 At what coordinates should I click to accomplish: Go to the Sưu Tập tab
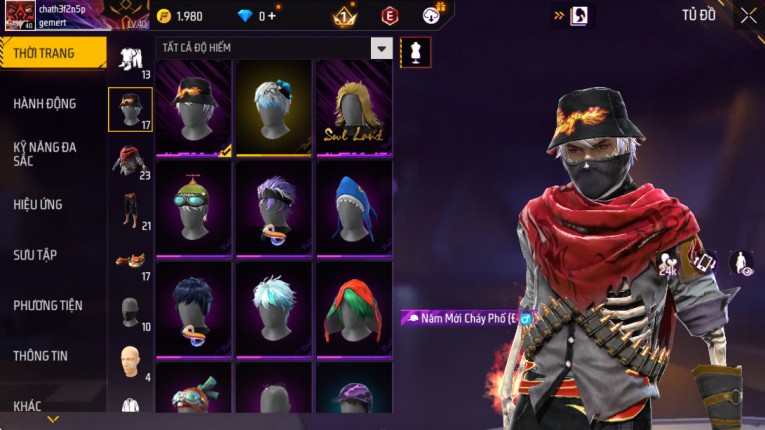[x=35, y=255]
